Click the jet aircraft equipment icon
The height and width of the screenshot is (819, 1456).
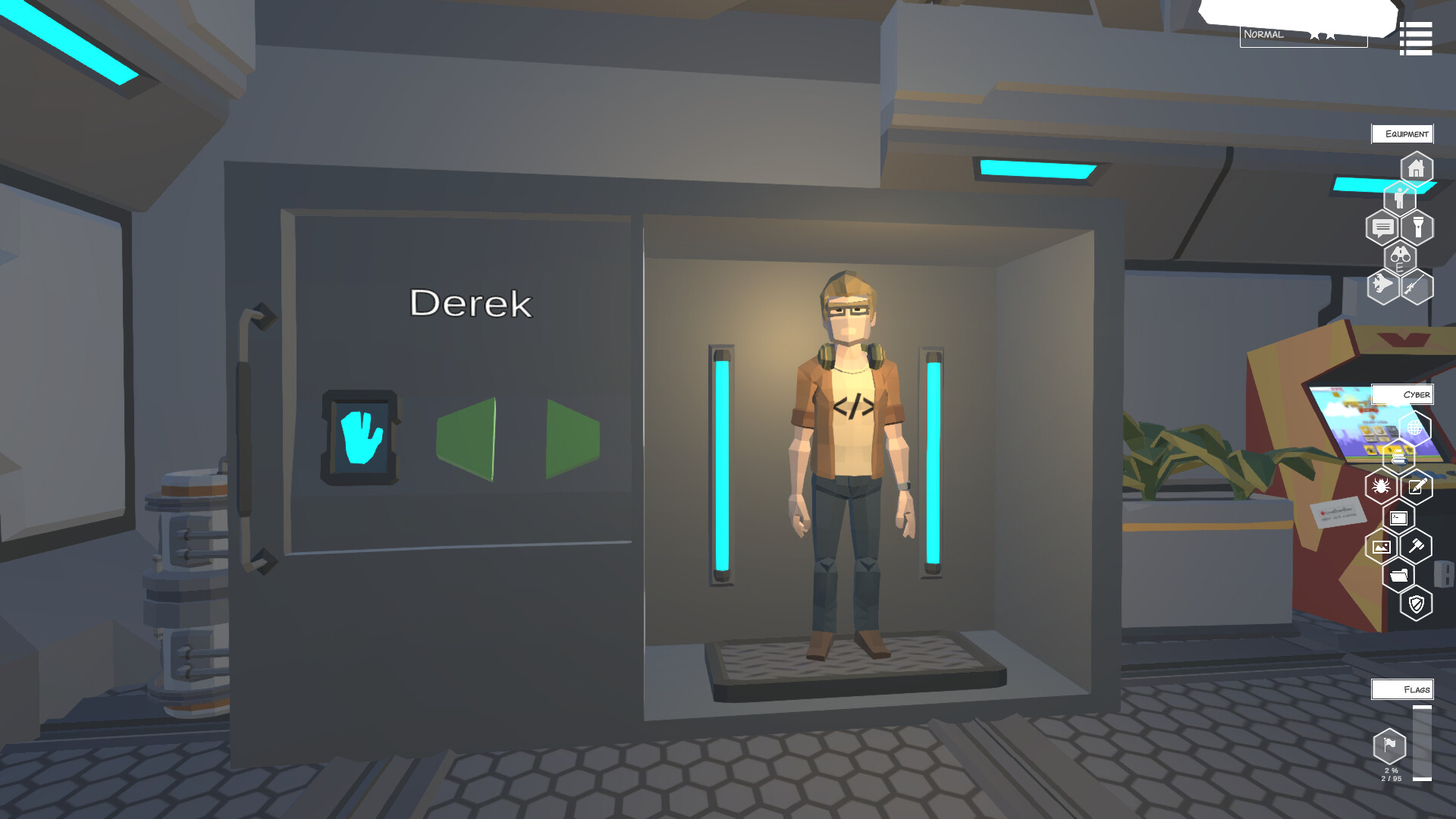coord(1382,286)
